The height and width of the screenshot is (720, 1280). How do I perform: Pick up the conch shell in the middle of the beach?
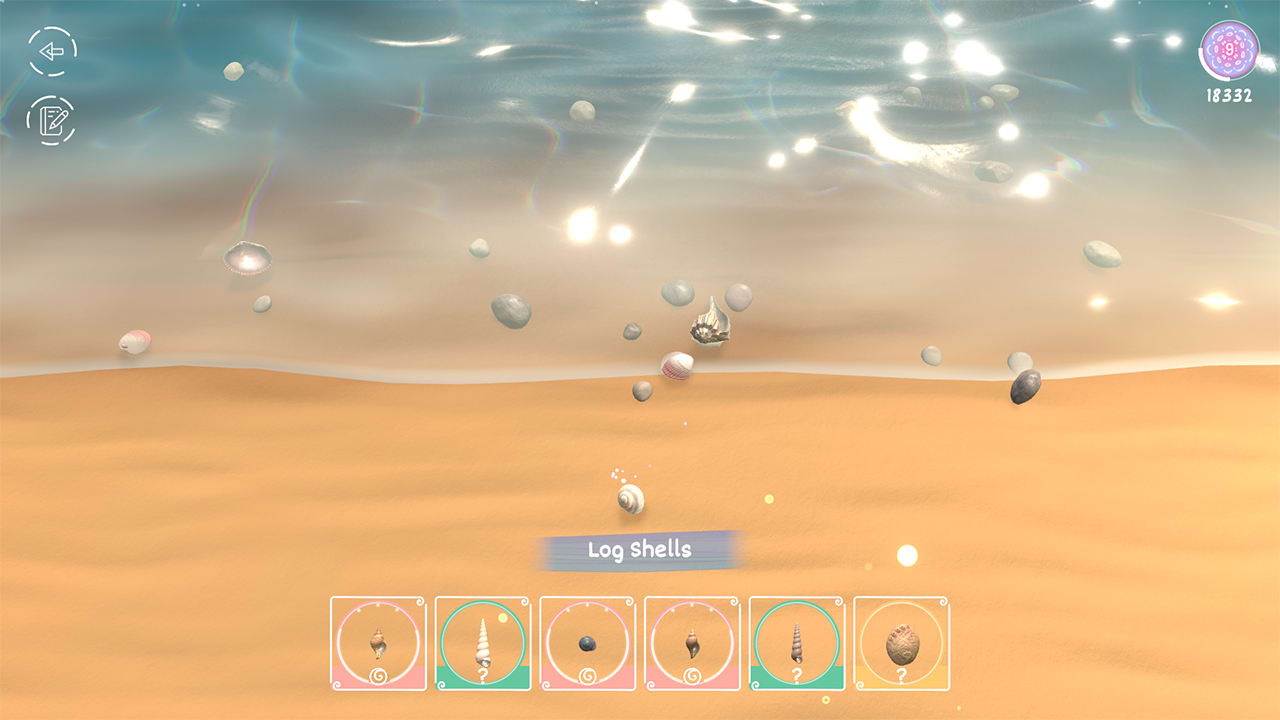tap(712, 327)
